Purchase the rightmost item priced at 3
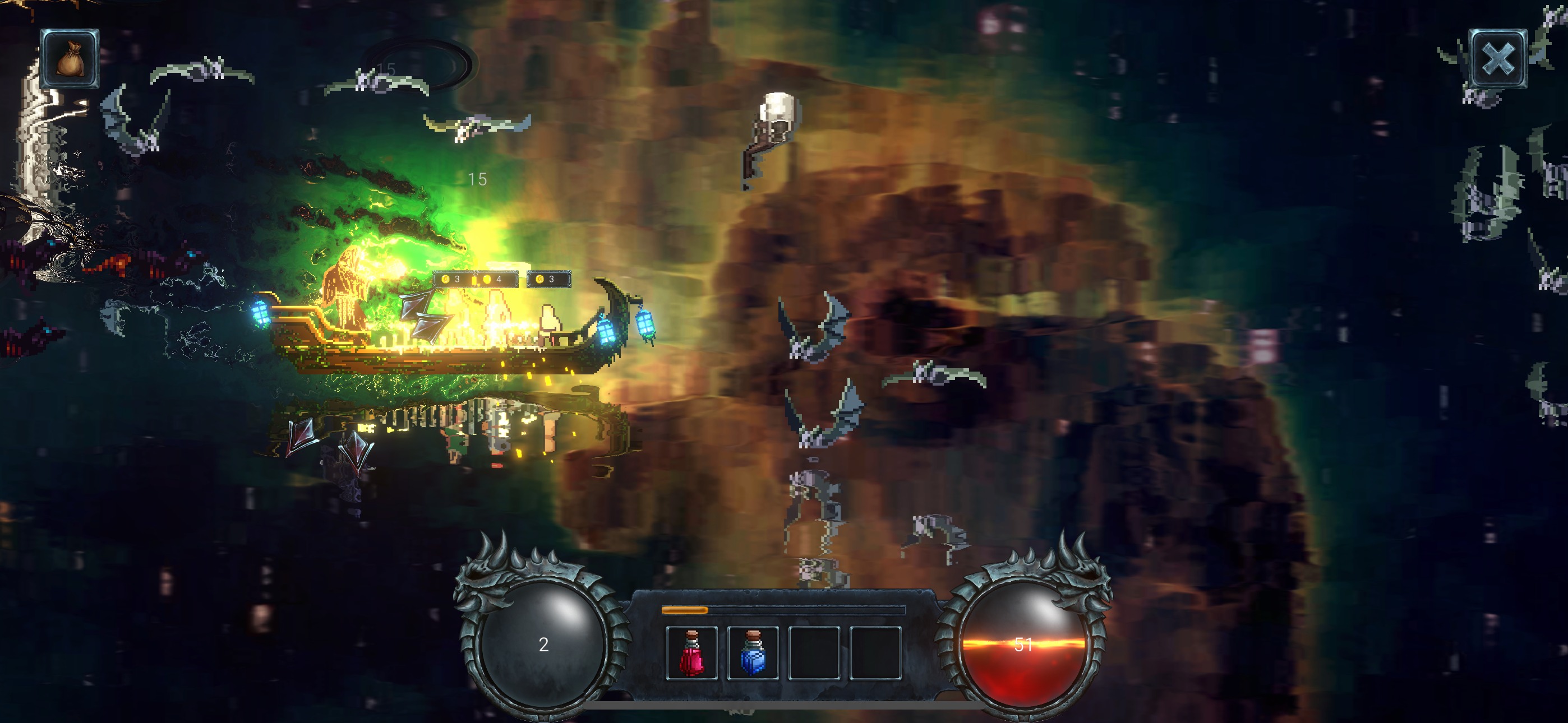 pyautogui.click(x=550, y=279)
